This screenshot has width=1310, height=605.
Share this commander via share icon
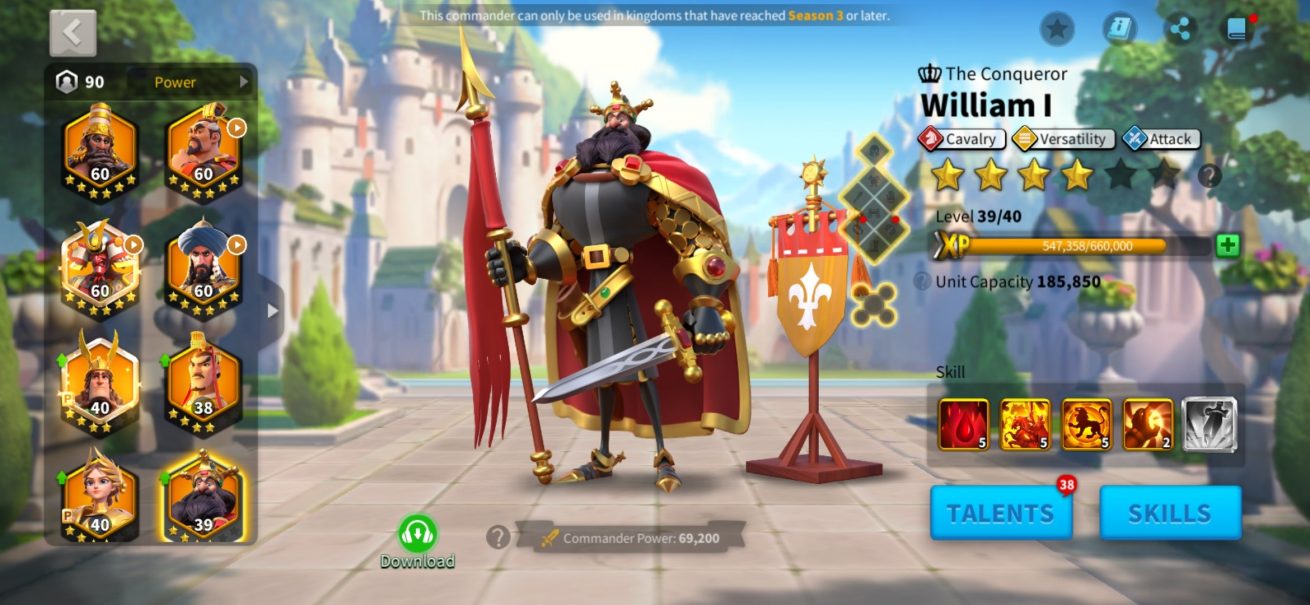click(1181, 29)
